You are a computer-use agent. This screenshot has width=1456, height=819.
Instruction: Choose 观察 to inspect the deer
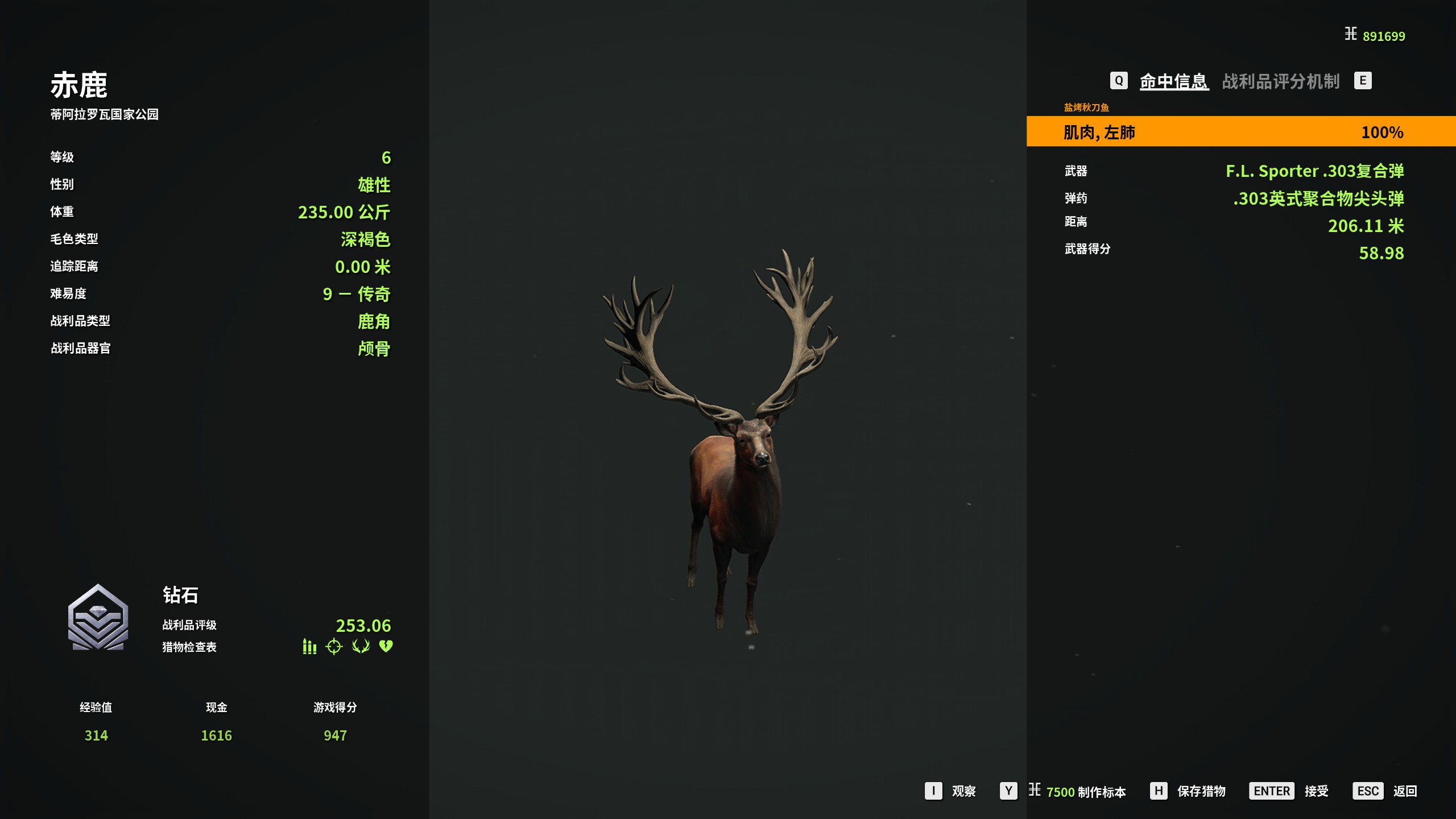click(963, 791)
